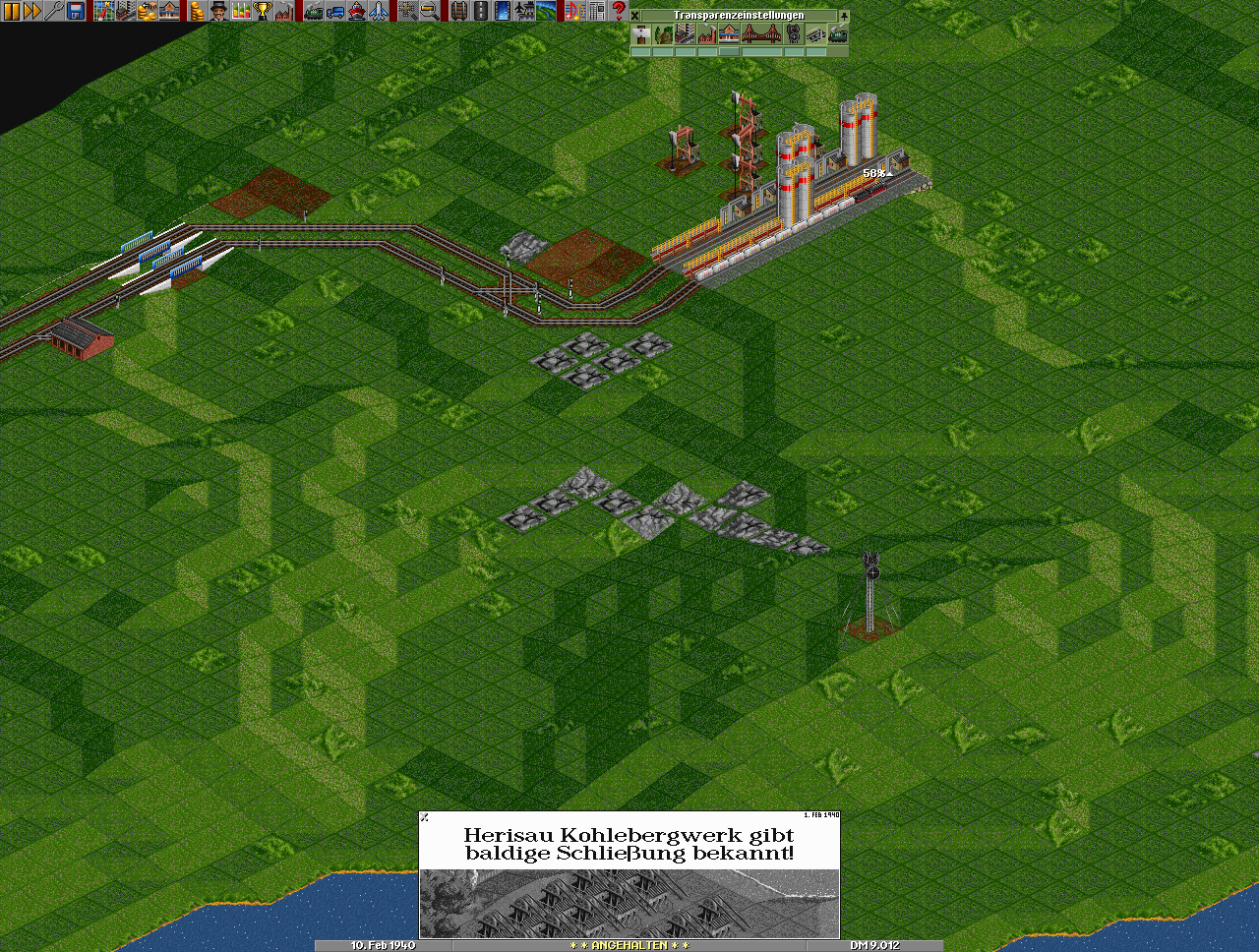Open the train list locomotive icon
The image size is (1259, 952).
[314, 11]
